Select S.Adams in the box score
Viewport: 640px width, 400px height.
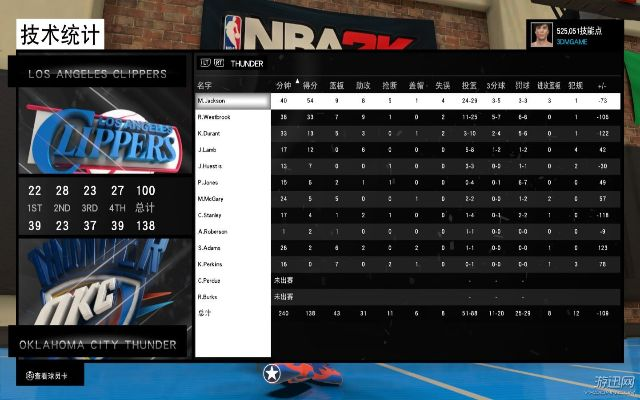tap(232, 248)
